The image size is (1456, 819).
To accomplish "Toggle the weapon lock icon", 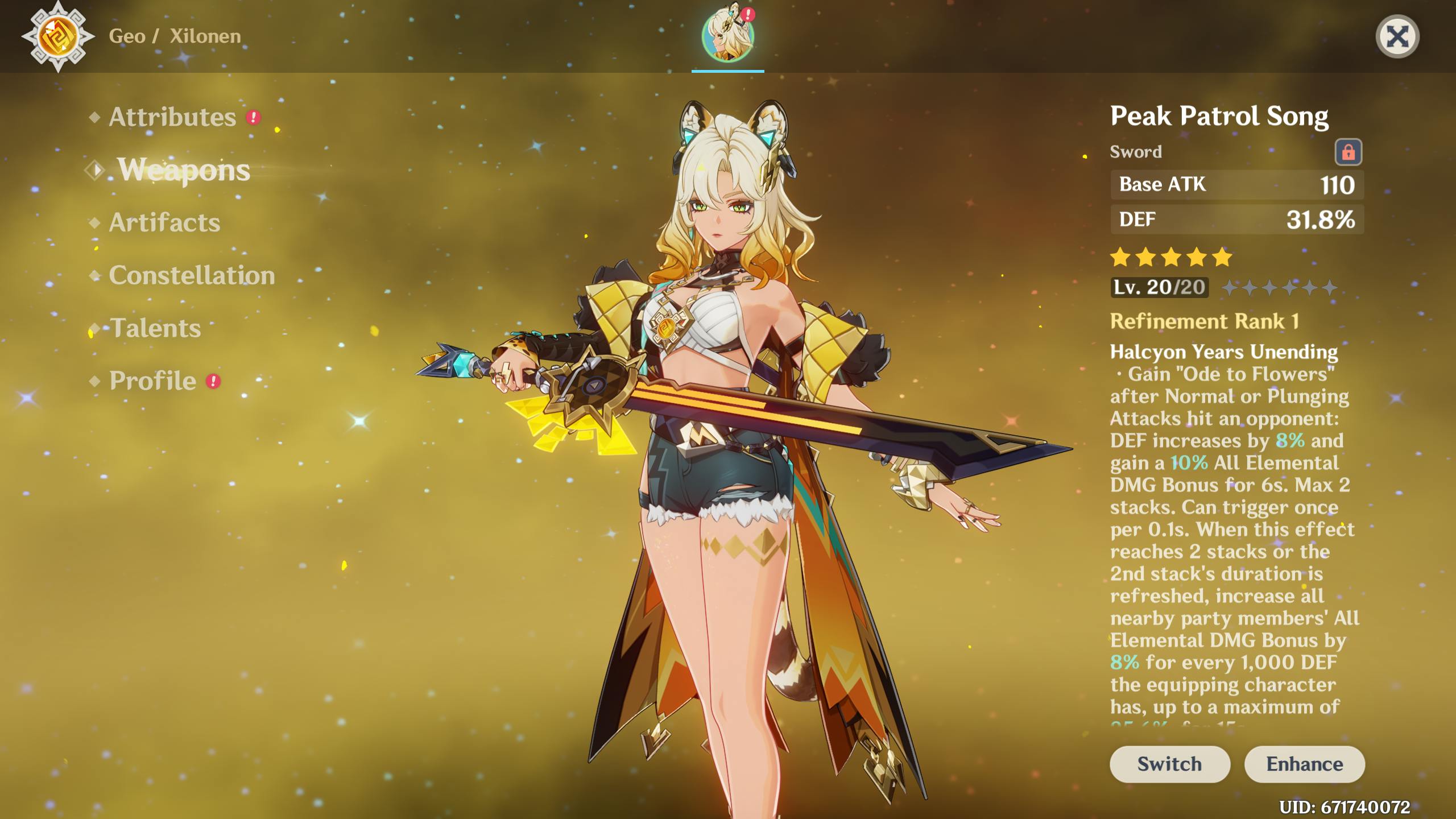I will (1348, 152).
